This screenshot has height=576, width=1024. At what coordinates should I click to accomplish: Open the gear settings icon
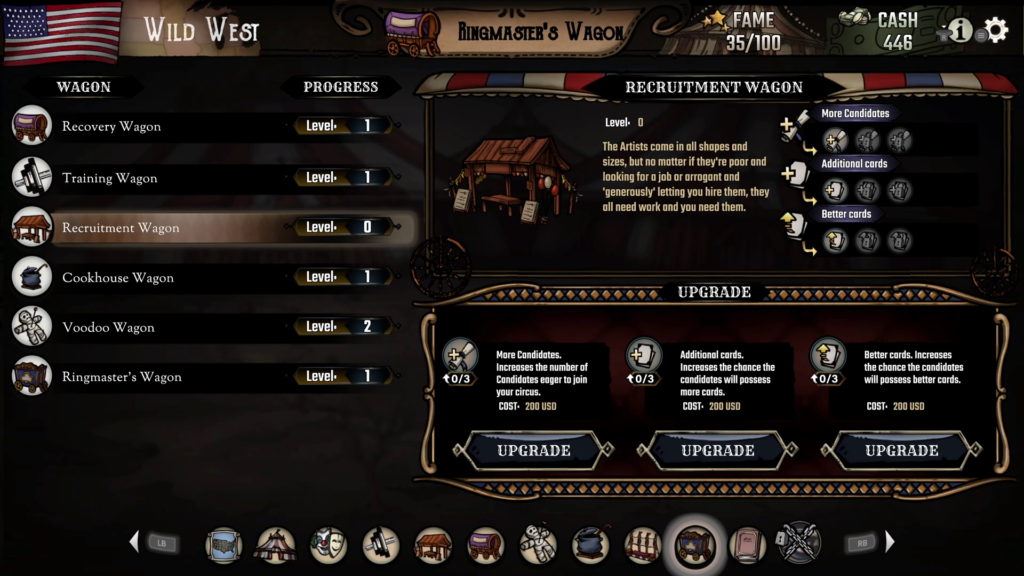tap(996, 30)
